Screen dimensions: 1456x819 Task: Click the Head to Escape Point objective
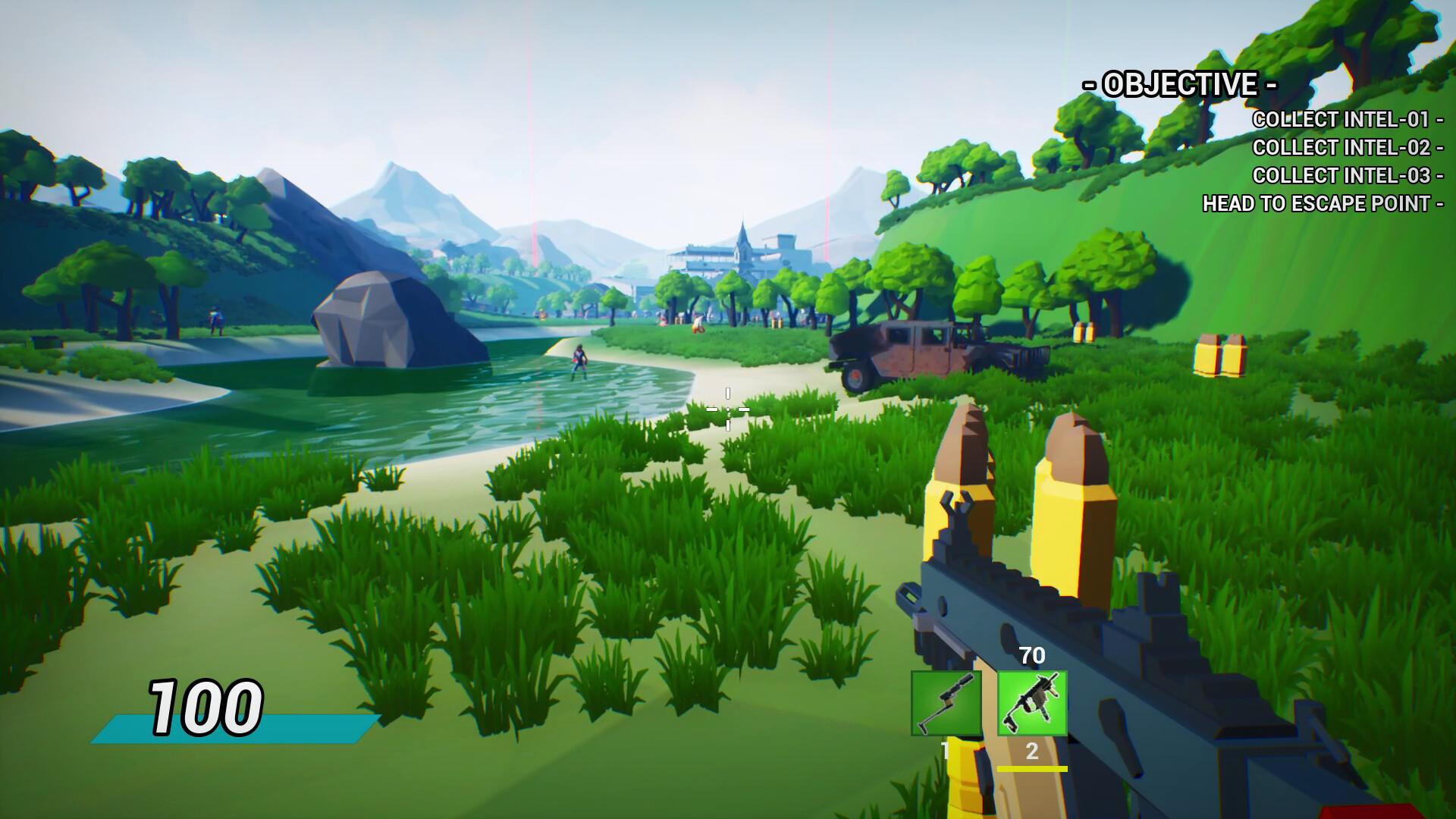pos(1322,203)
